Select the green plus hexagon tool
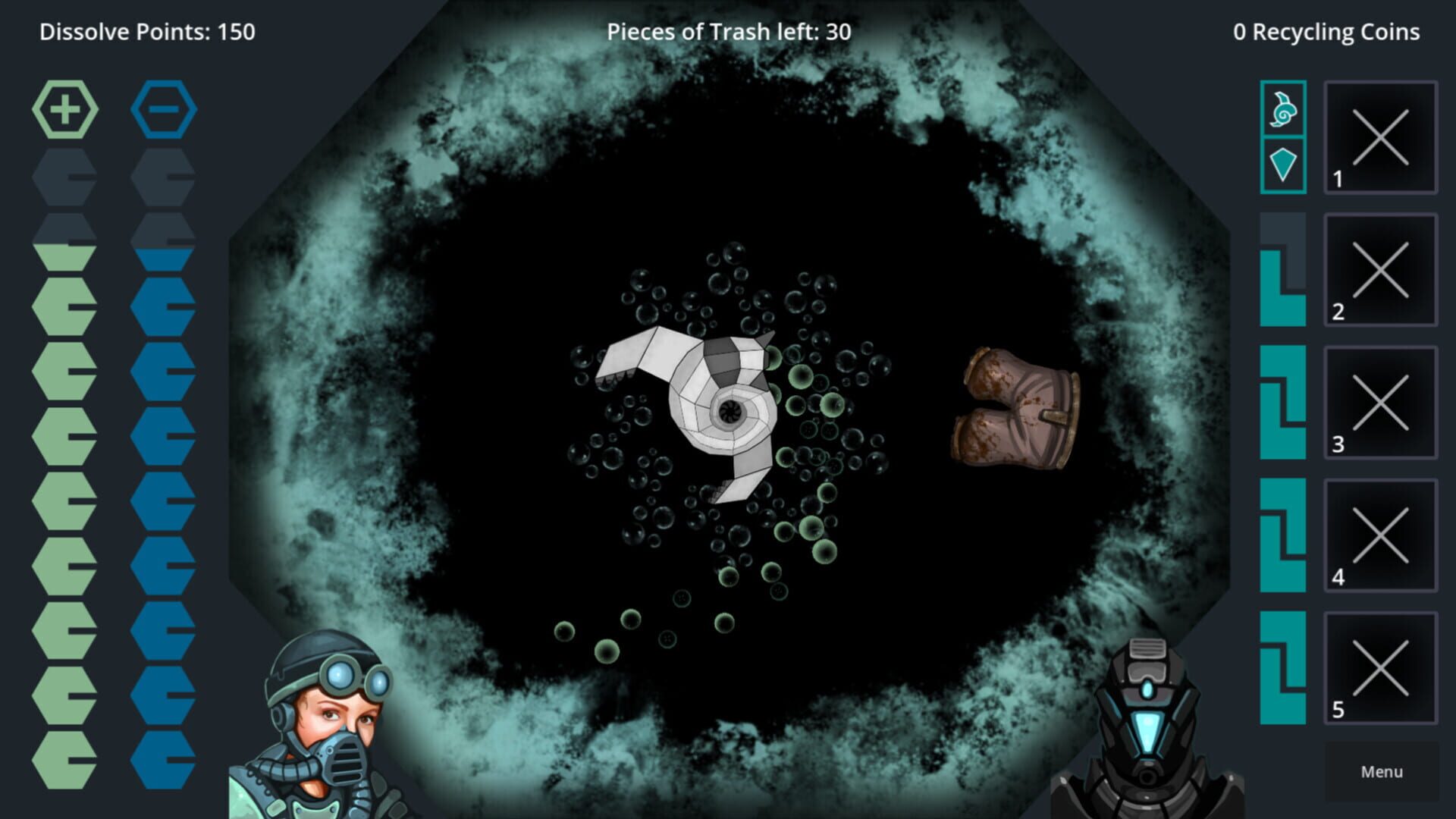Viewport: 1456px width, 819px height. point(65,109)
